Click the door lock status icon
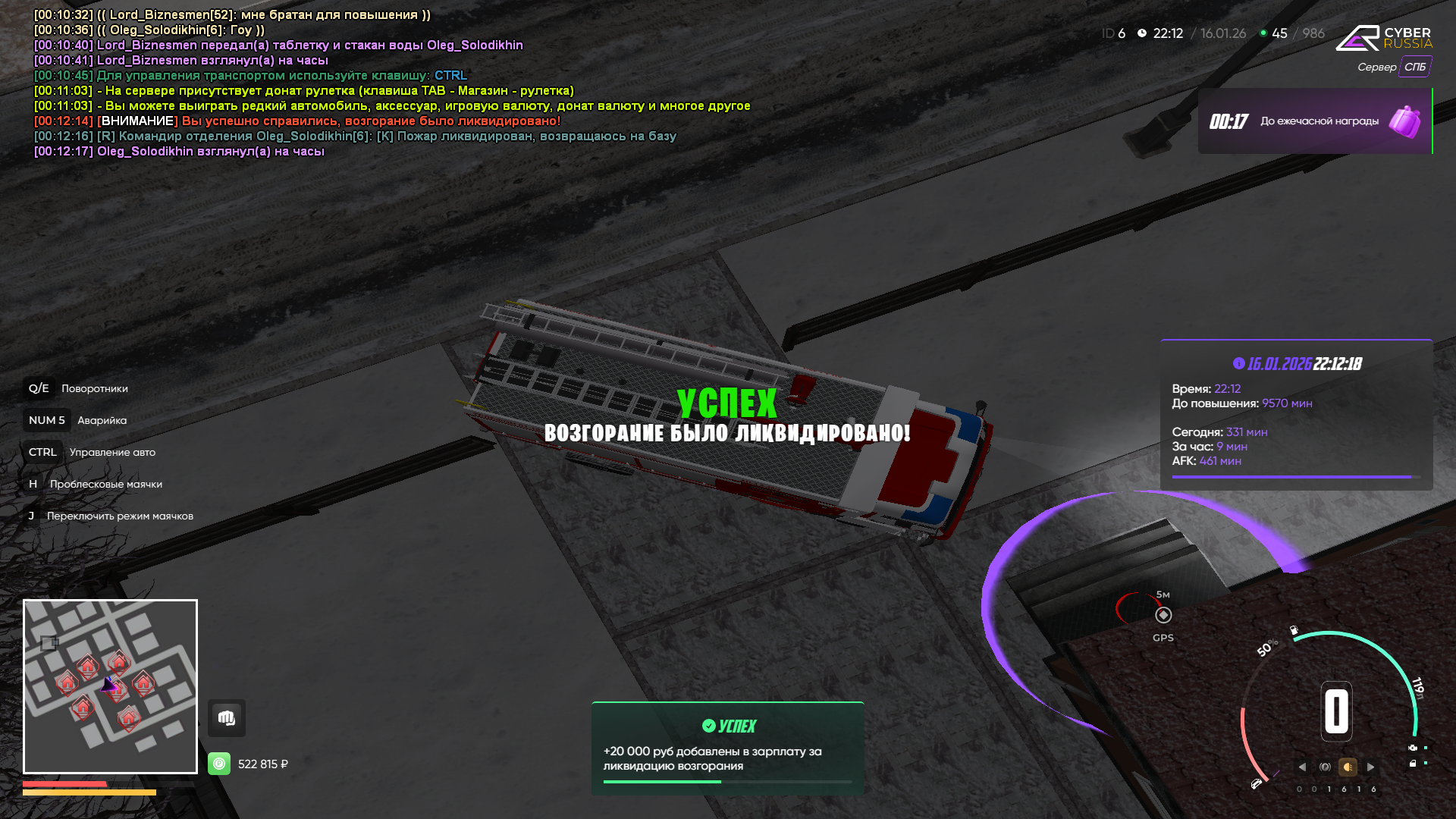The image size is (1456, 819). tap(1413, 764)
